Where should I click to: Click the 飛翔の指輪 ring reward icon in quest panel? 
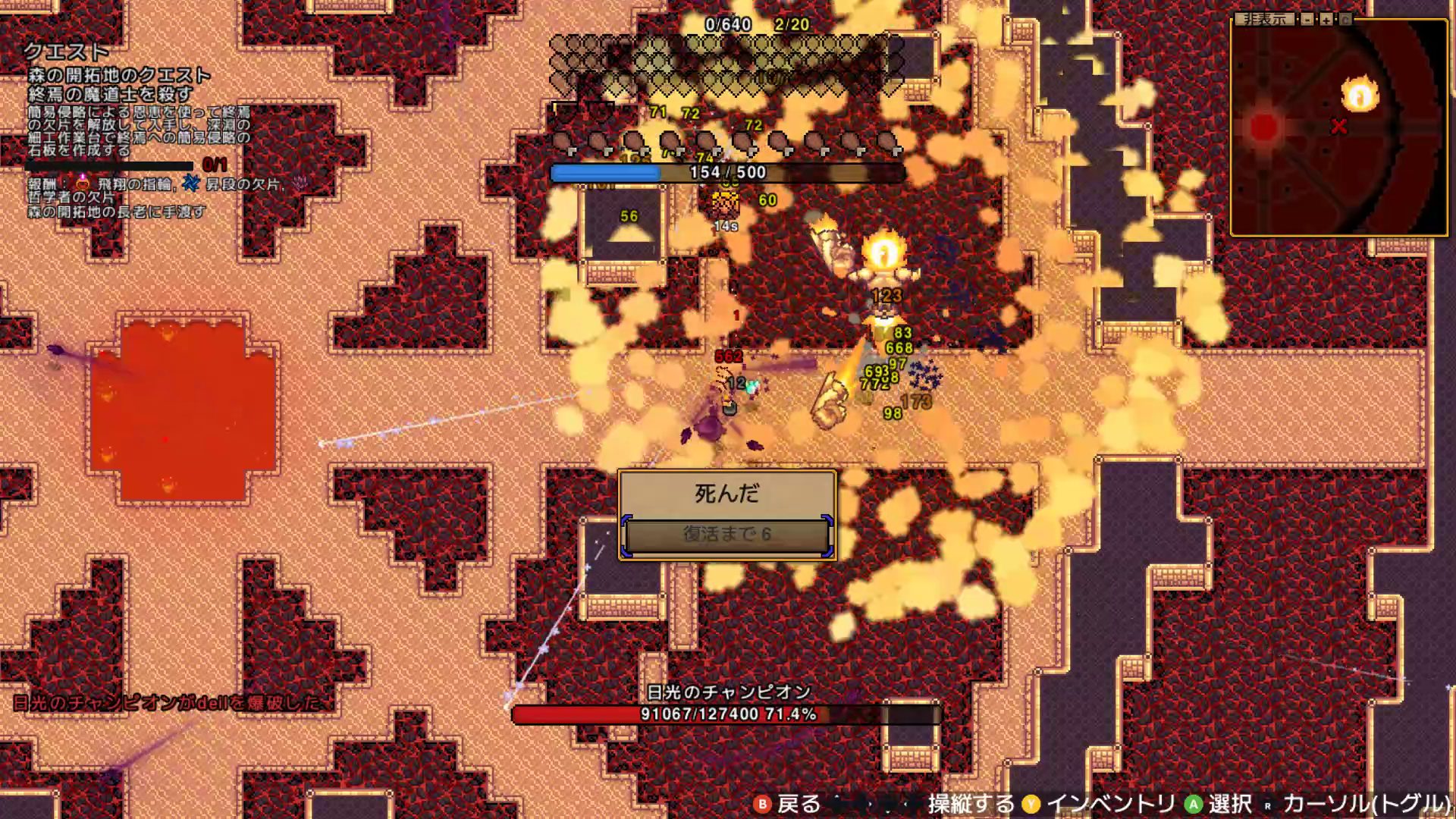(x=83, y=183)
